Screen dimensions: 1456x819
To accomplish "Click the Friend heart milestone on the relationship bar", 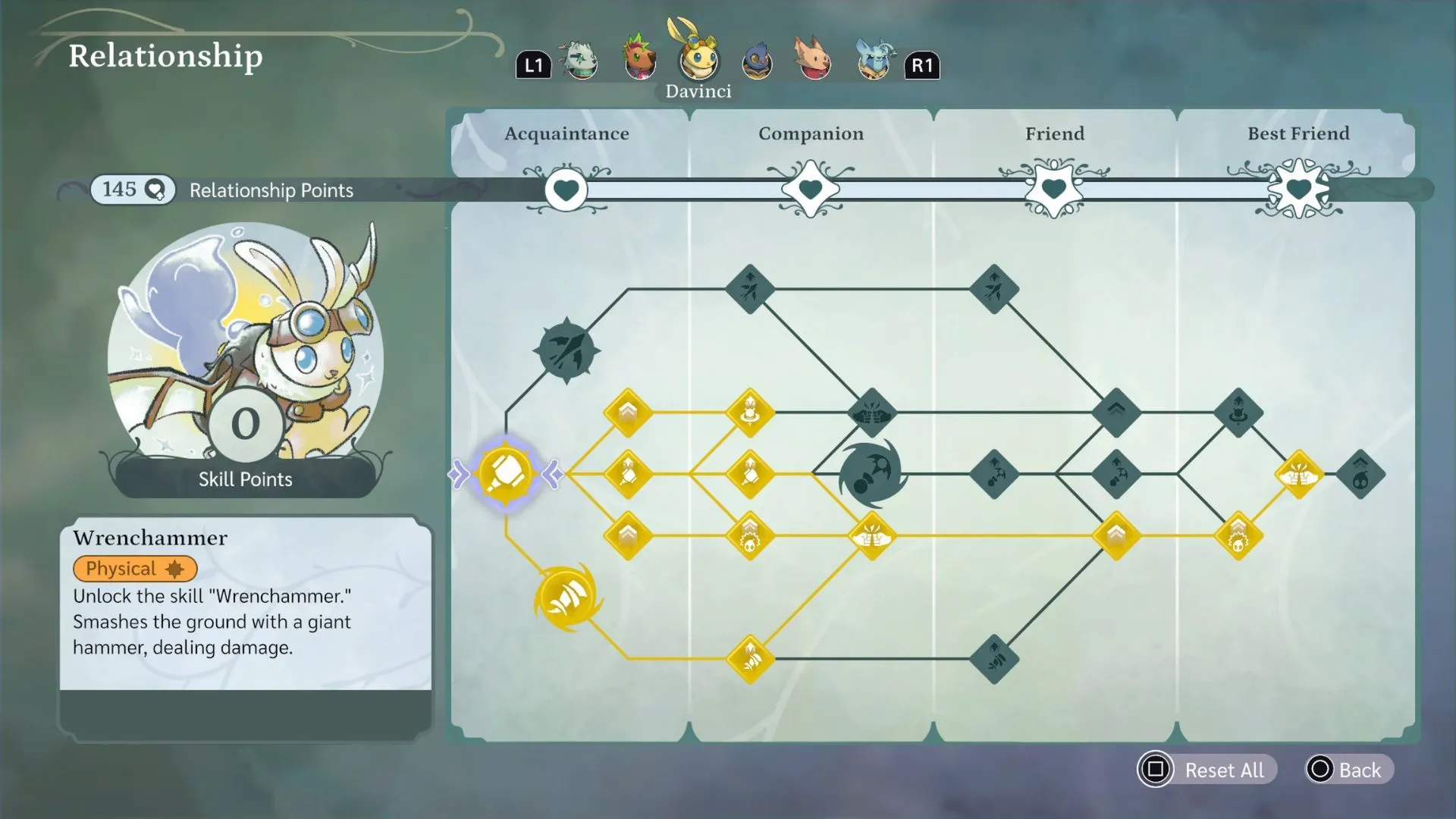I will (1054, 190).
